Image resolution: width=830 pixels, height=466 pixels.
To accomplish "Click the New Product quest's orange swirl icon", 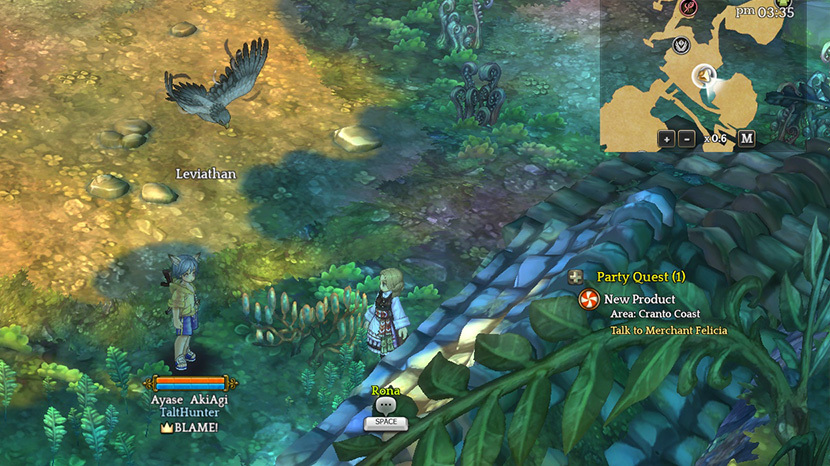I will [590, 299].
